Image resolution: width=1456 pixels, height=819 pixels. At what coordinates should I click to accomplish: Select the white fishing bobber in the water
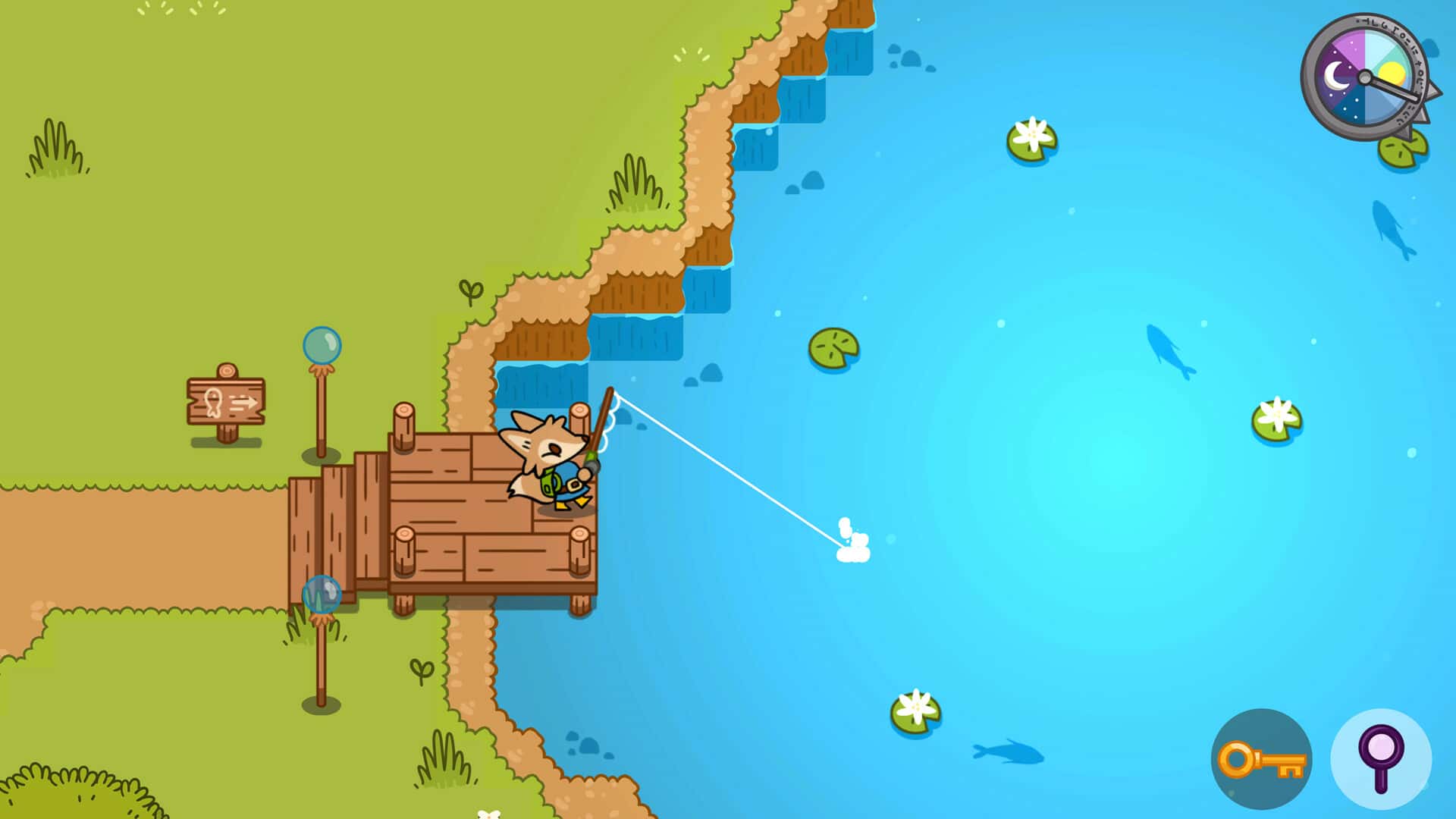pyautogui.click(x=851, y=540)
